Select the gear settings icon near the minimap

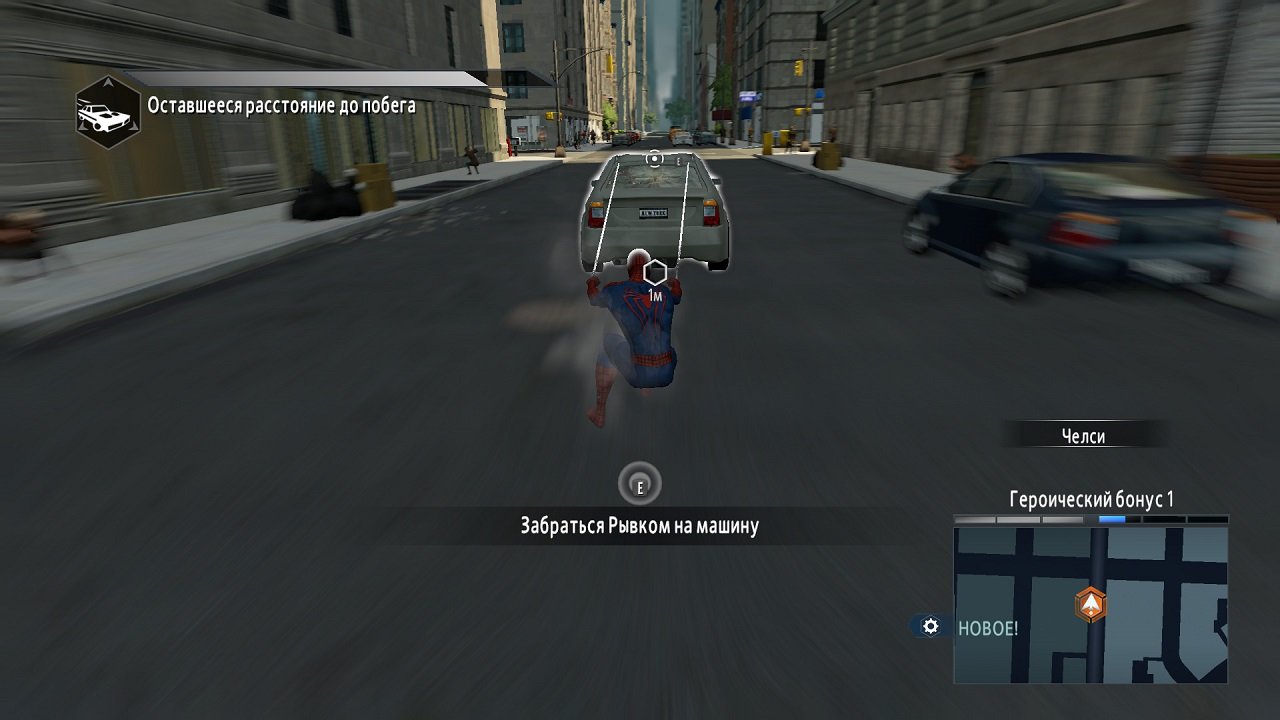pyautogui.click(x=930, y=626)
